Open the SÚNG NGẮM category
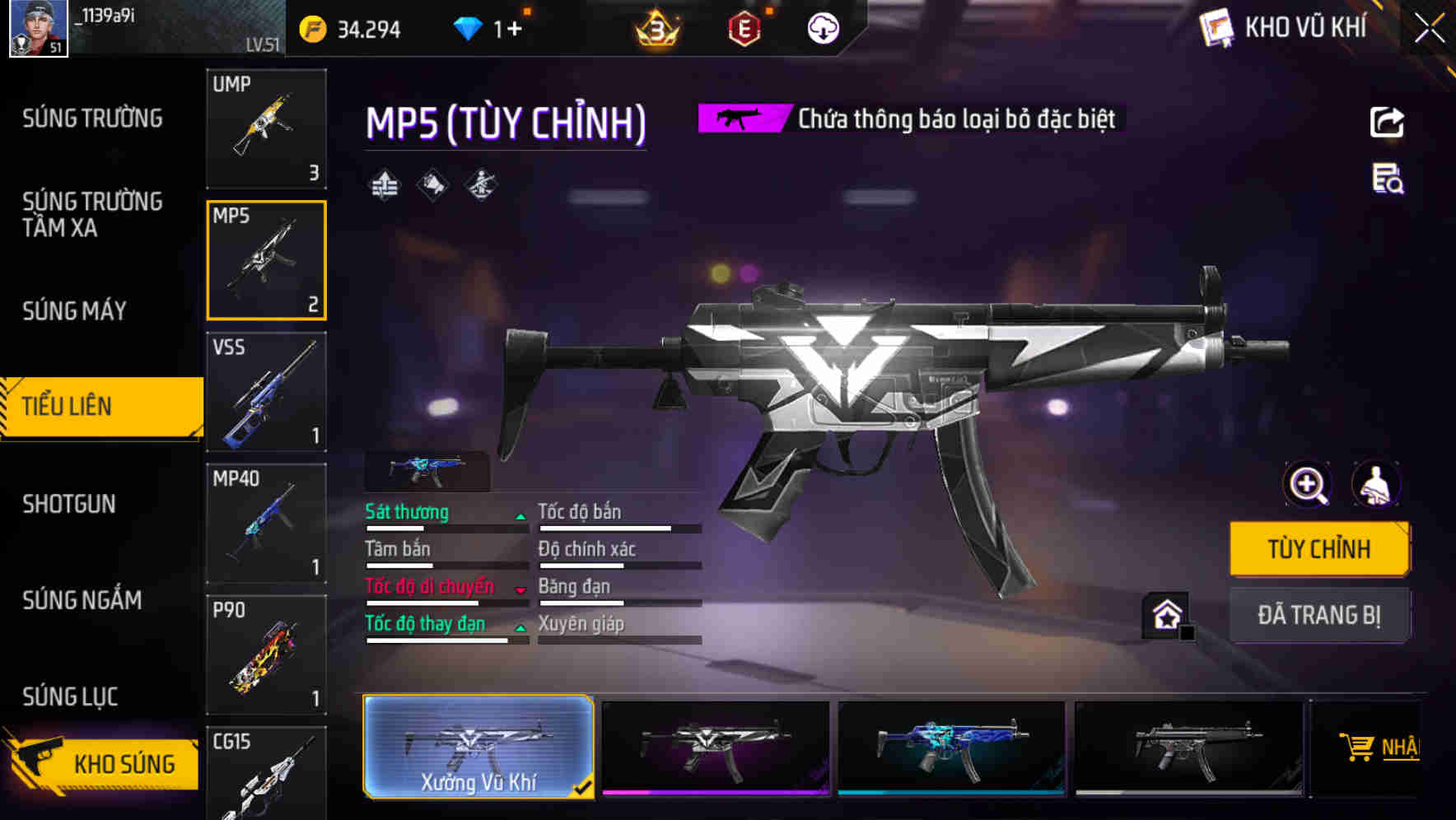1456x820 pixels. (x=82, y=600)
